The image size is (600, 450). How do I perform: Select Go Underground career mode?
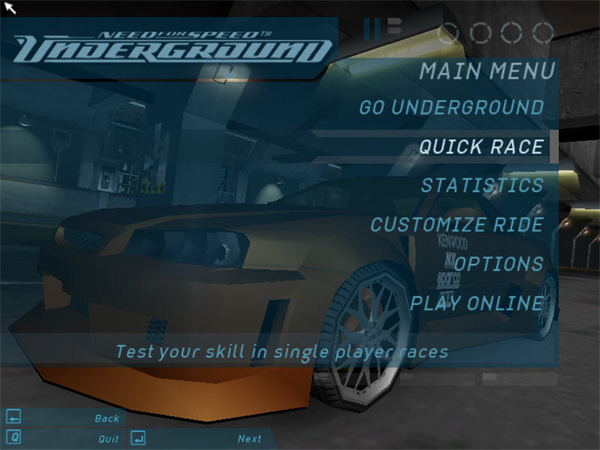point(451,107)
